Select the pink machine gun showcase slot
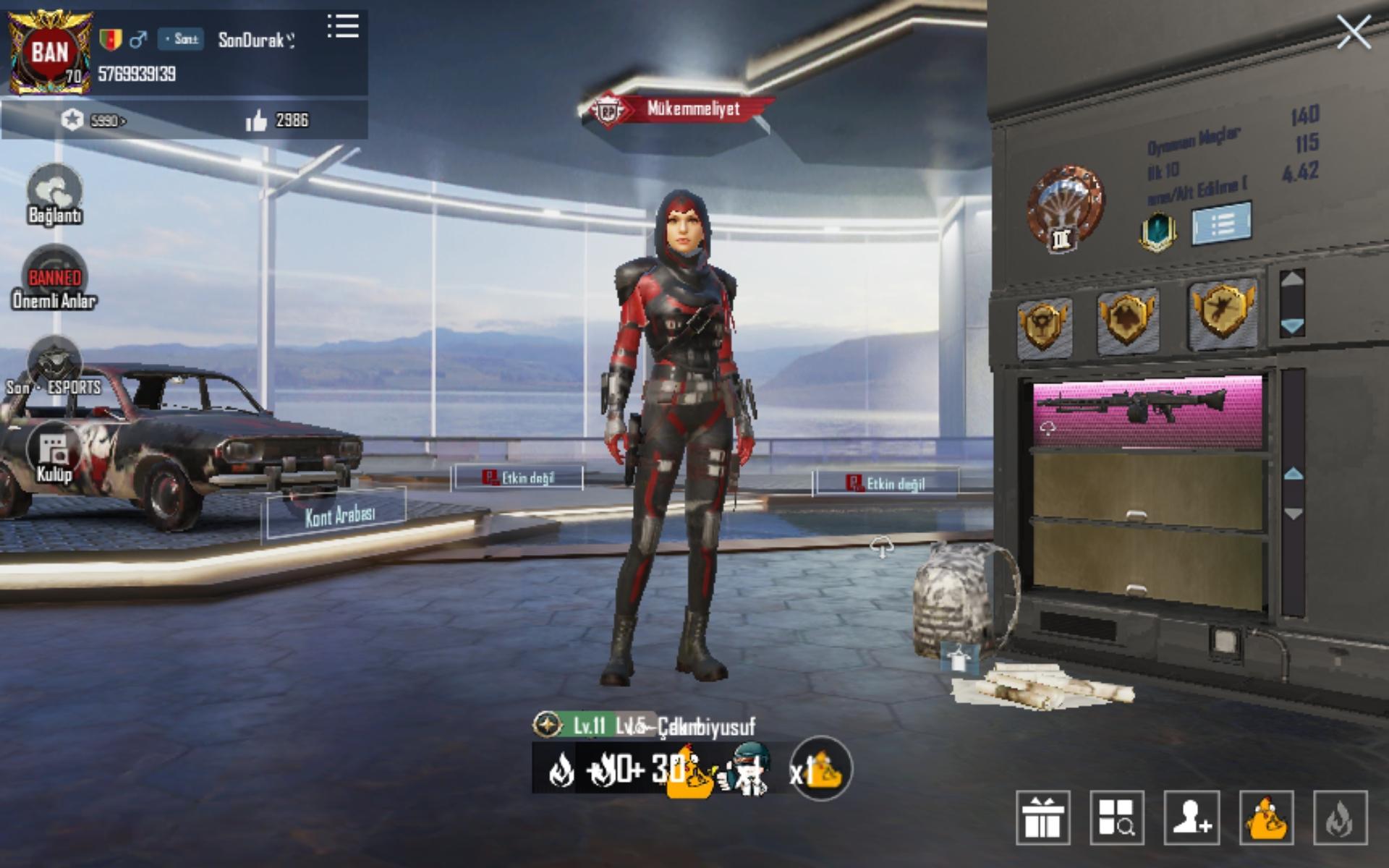1389x868 pixels. click(x=1147, y=411)
